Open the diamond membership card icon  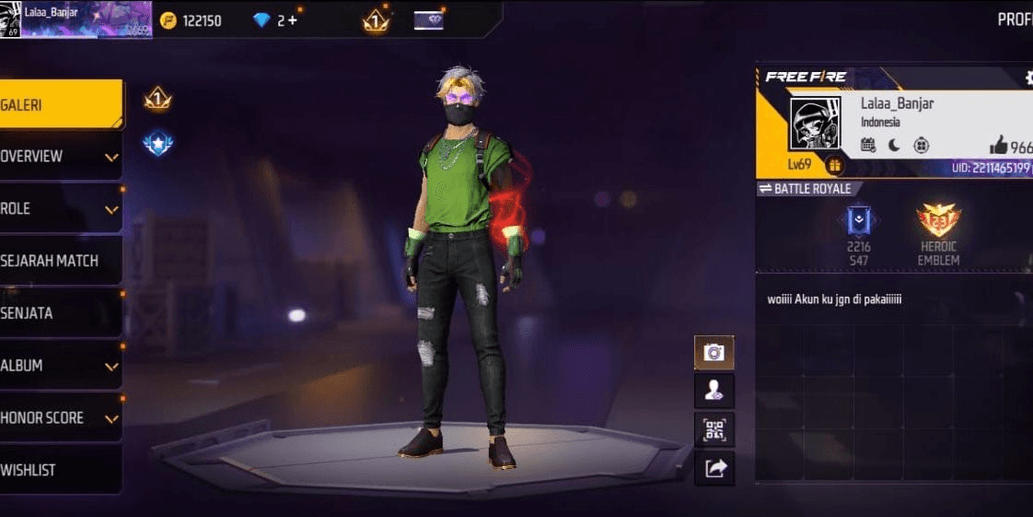click(x=428, y=20)
